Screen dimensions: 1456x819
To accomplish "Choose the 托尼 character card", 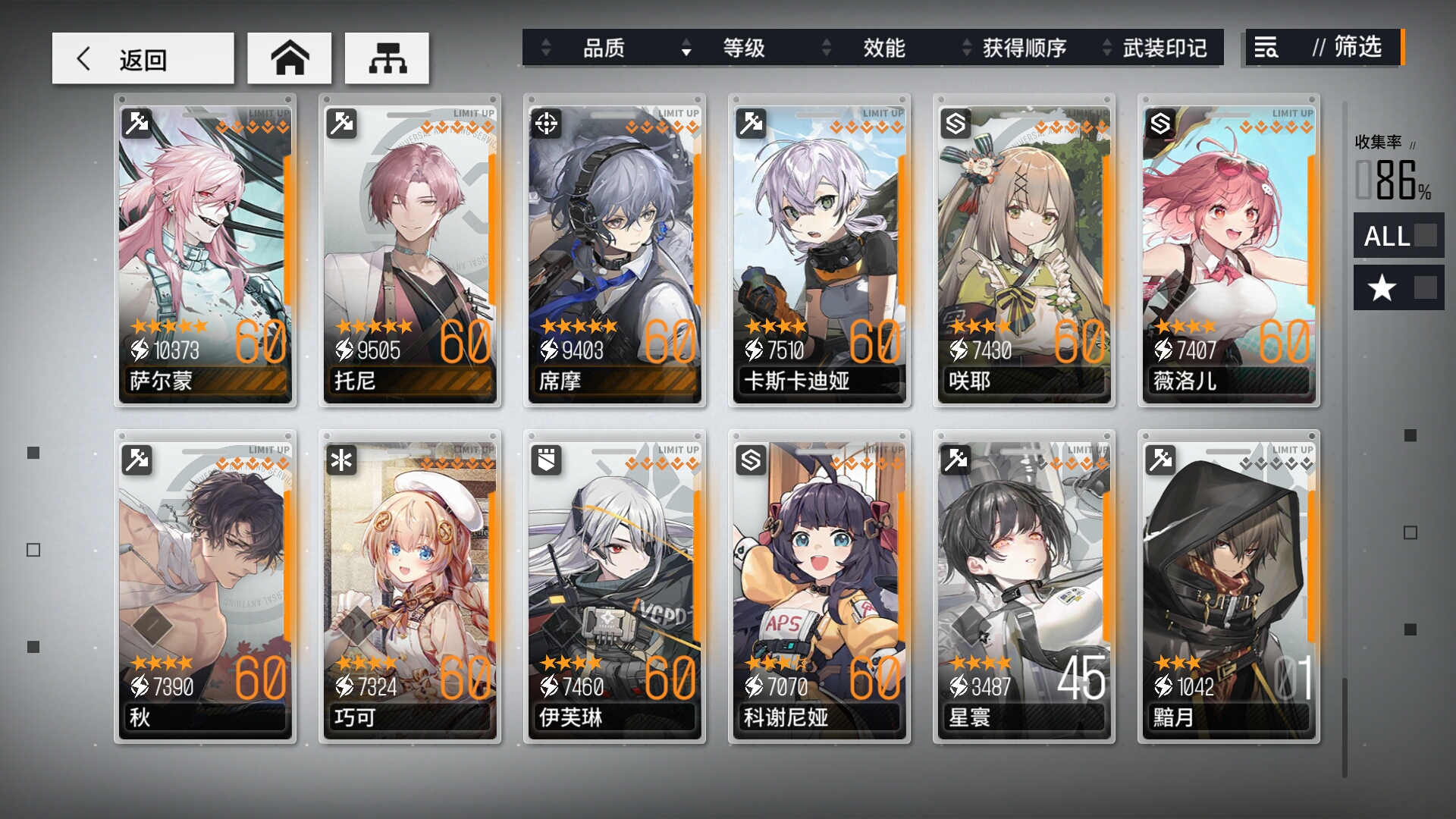I will click(409, 250).
